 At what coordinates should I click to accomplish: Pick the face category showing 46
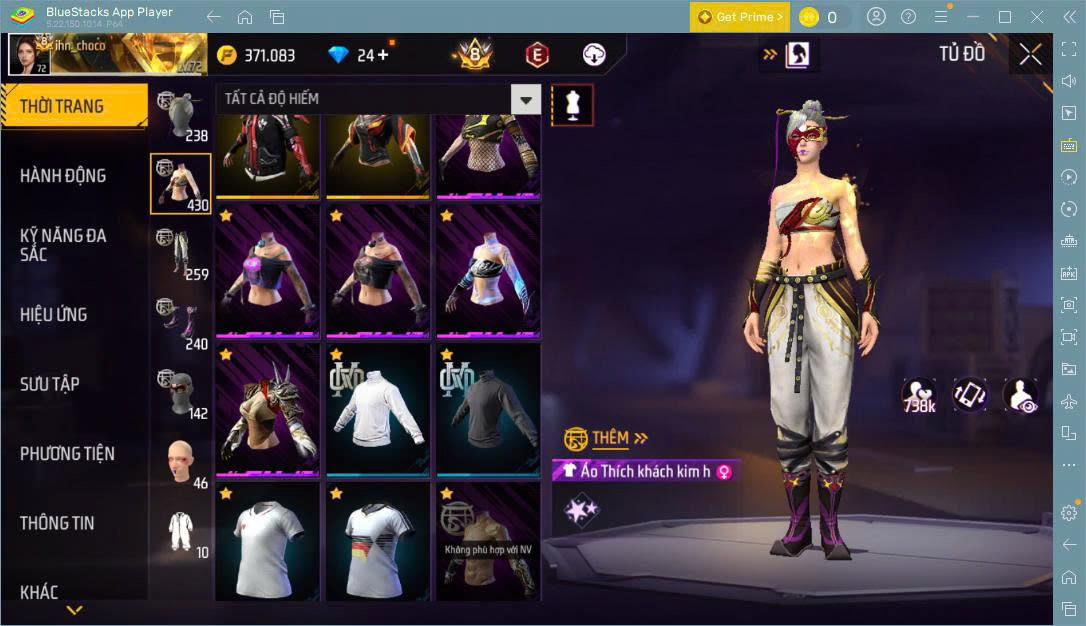(x=180, y=462)
